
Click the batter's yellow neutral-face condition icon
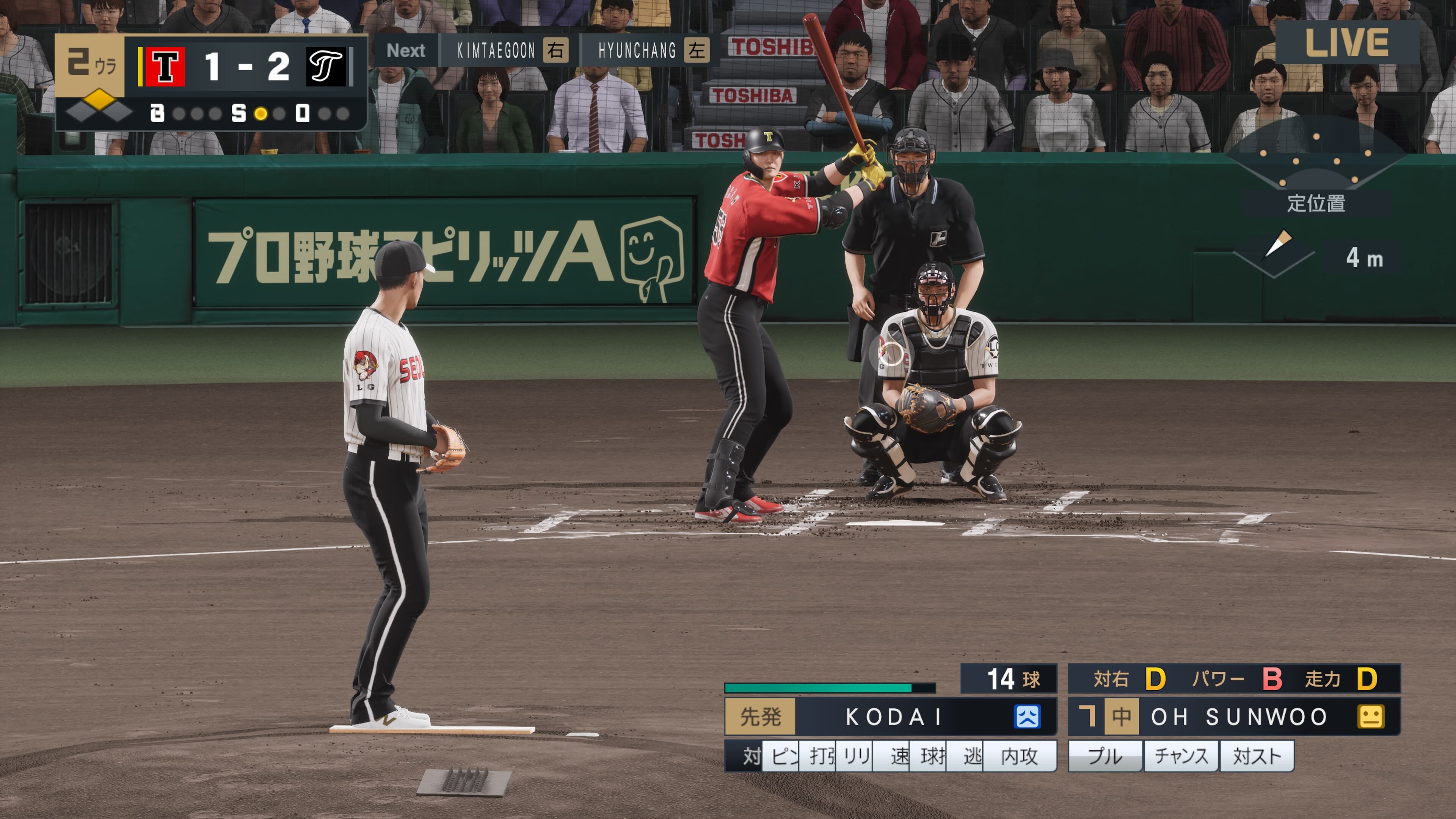(1370, 717)
